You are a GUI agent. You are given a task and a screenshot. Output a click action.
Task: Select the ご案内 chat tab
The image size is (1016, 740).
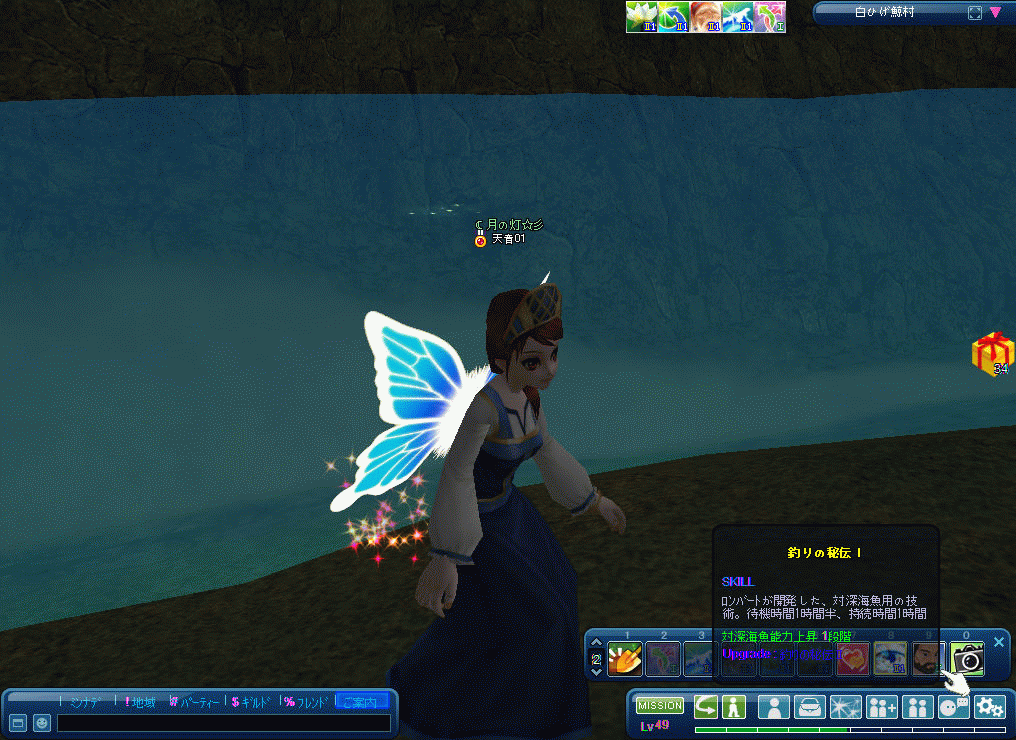point(363,702)
